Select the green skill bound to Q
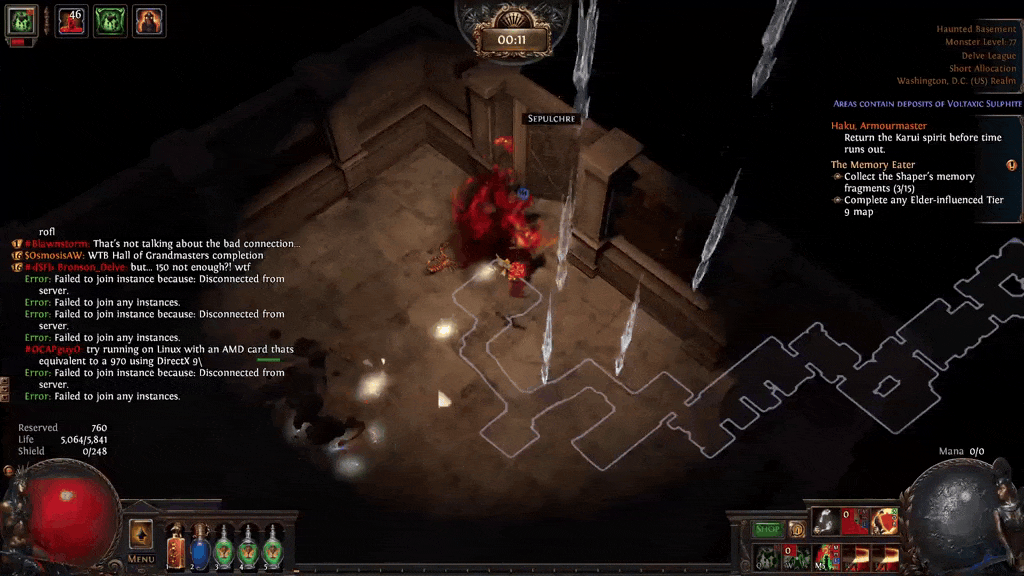Image resolution: width=1024 pixels, height=576 pixels. click(x=768, y=557)
